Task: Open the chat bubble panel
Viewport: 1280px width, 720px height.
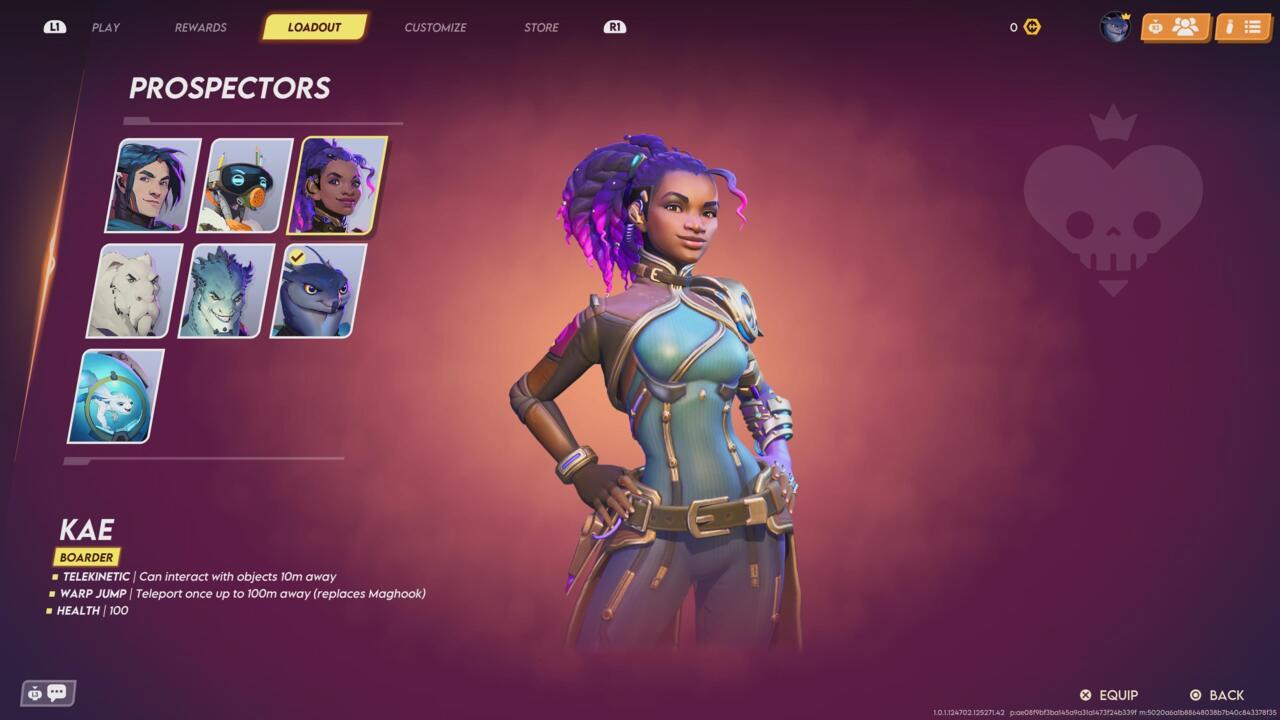Action: coord(48,692)
